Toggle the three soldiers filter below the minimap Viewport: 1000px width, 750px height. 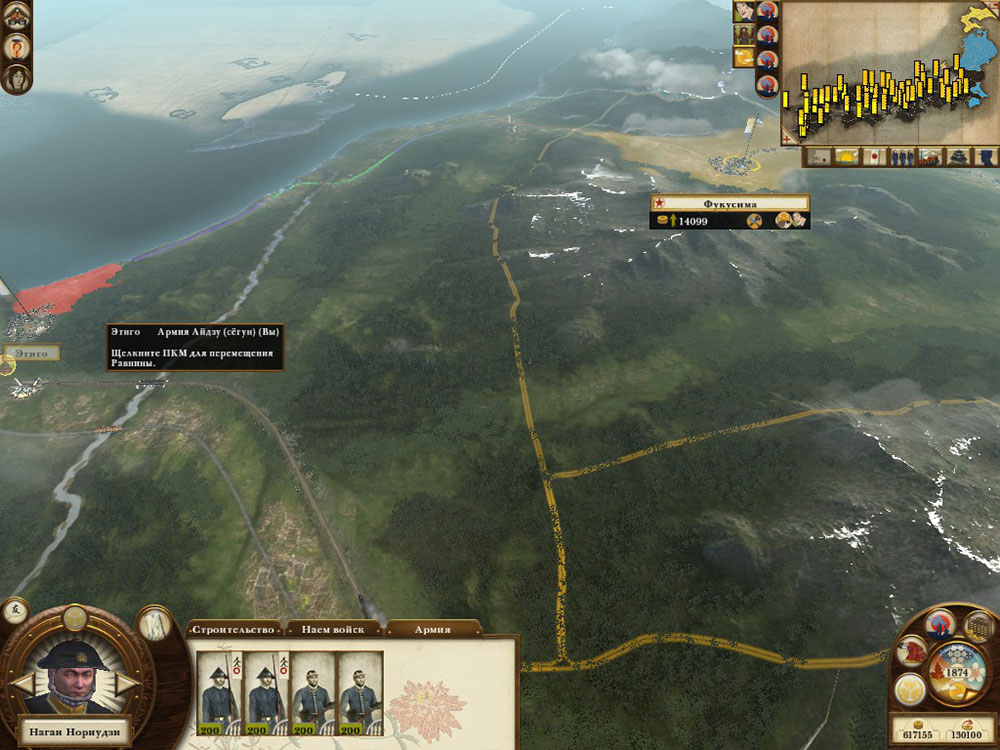pos(902,157)
